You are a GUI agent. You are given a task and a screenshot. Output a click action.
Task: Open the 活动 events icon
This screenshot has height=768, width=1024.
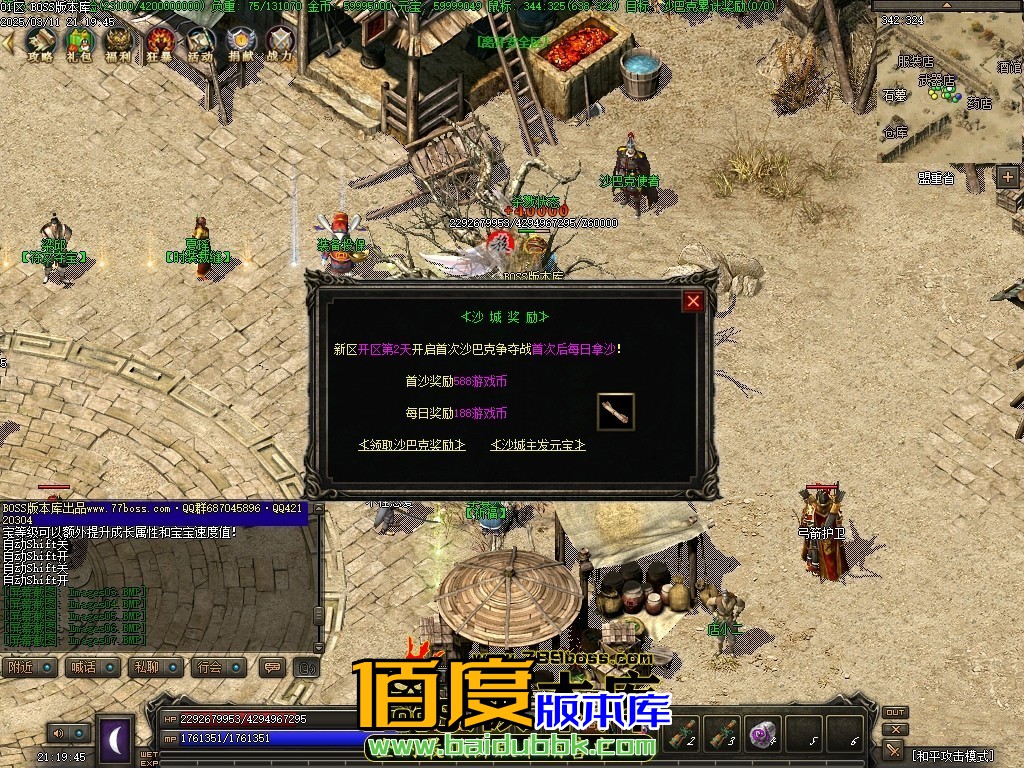pyautogui.click(x=200, y=42)
